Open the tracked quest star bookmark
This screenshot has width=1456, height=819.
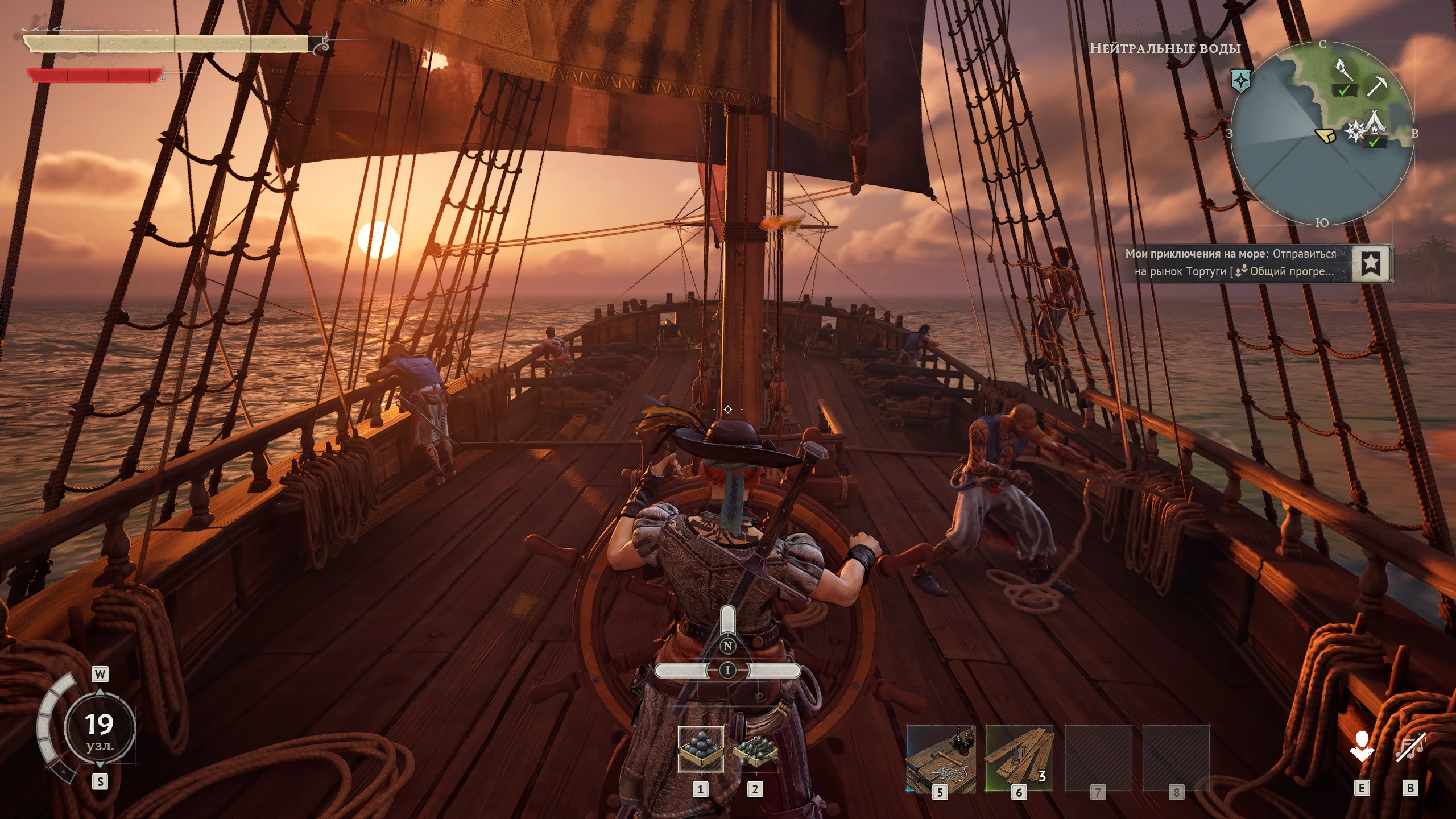click(x=1371, y=263)
